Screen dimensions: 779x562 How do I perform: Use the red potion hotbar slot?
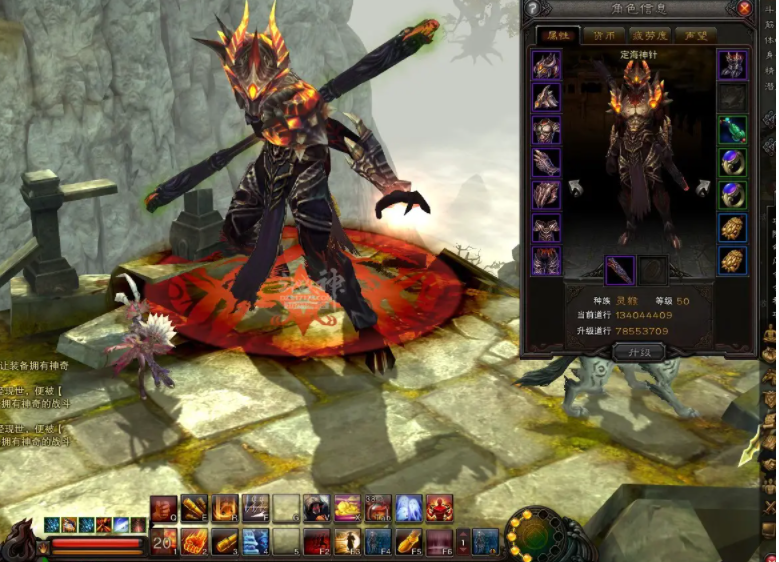(377, 508)
